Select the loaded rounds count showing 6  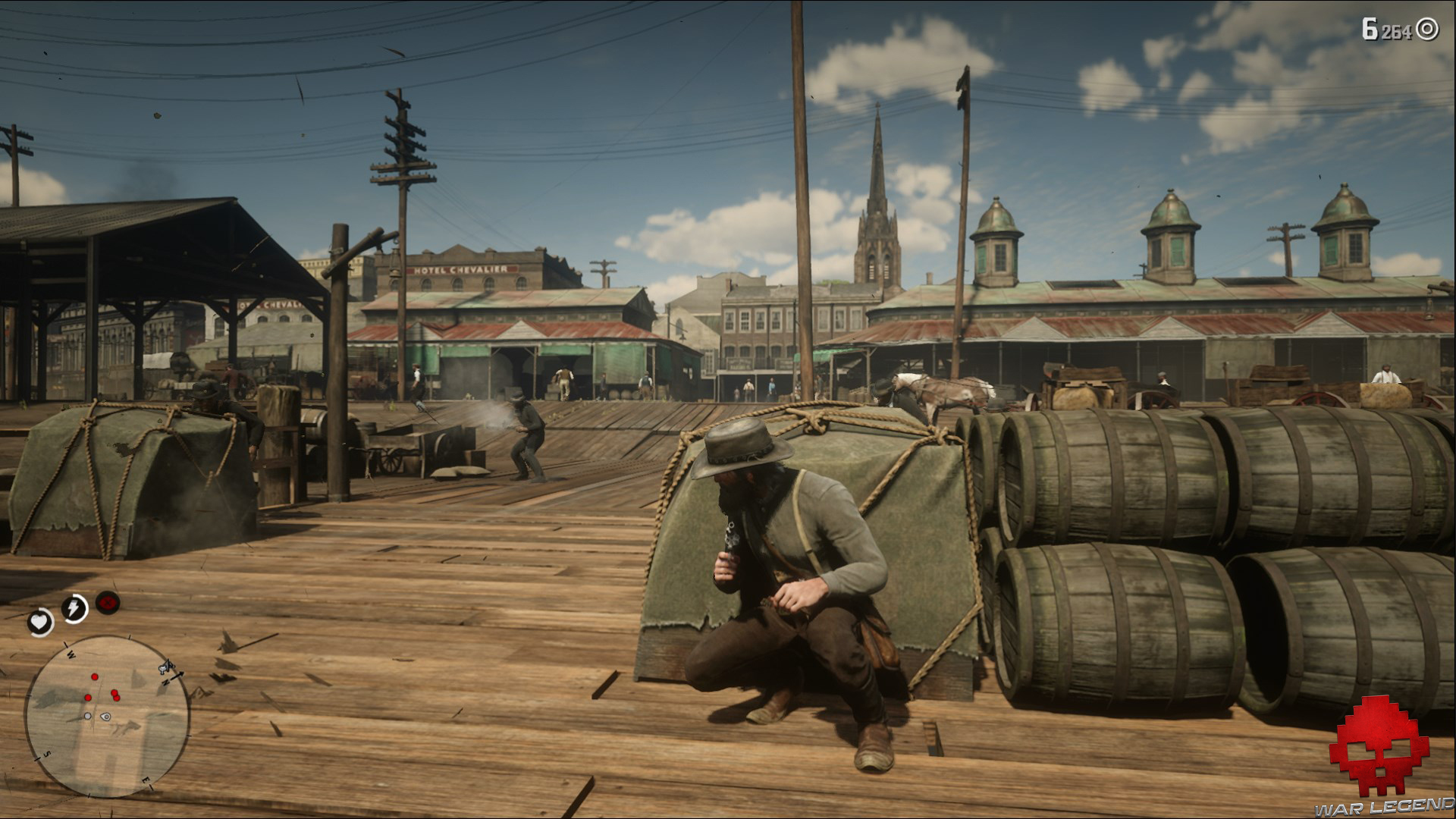pos(1370,28)
